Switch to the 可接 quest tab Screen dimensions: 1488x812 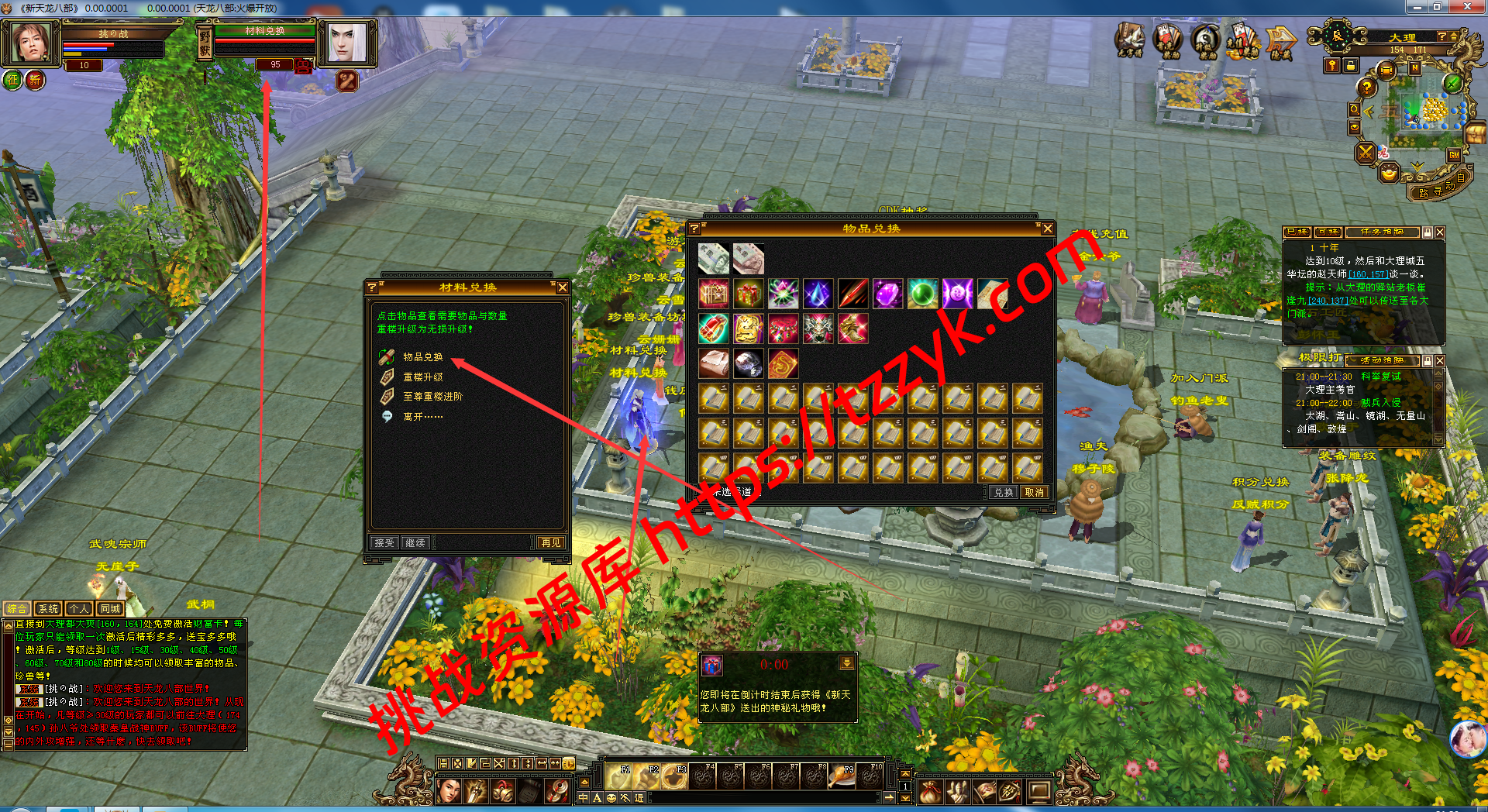pyautogui.click(x=1328, y=232)
